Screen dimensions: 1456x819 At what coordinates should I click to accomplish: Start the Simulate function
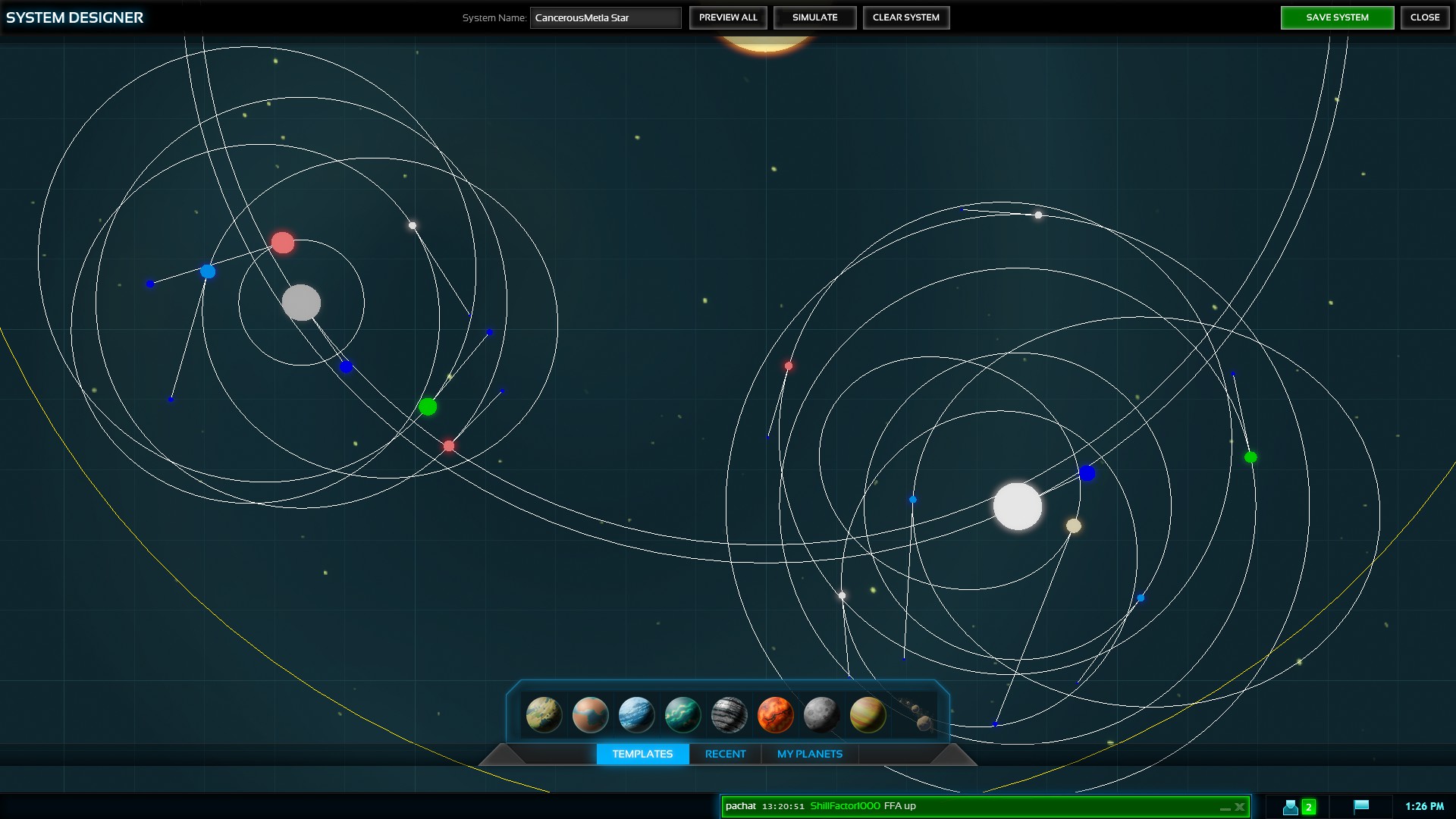[x=814, y=17]
